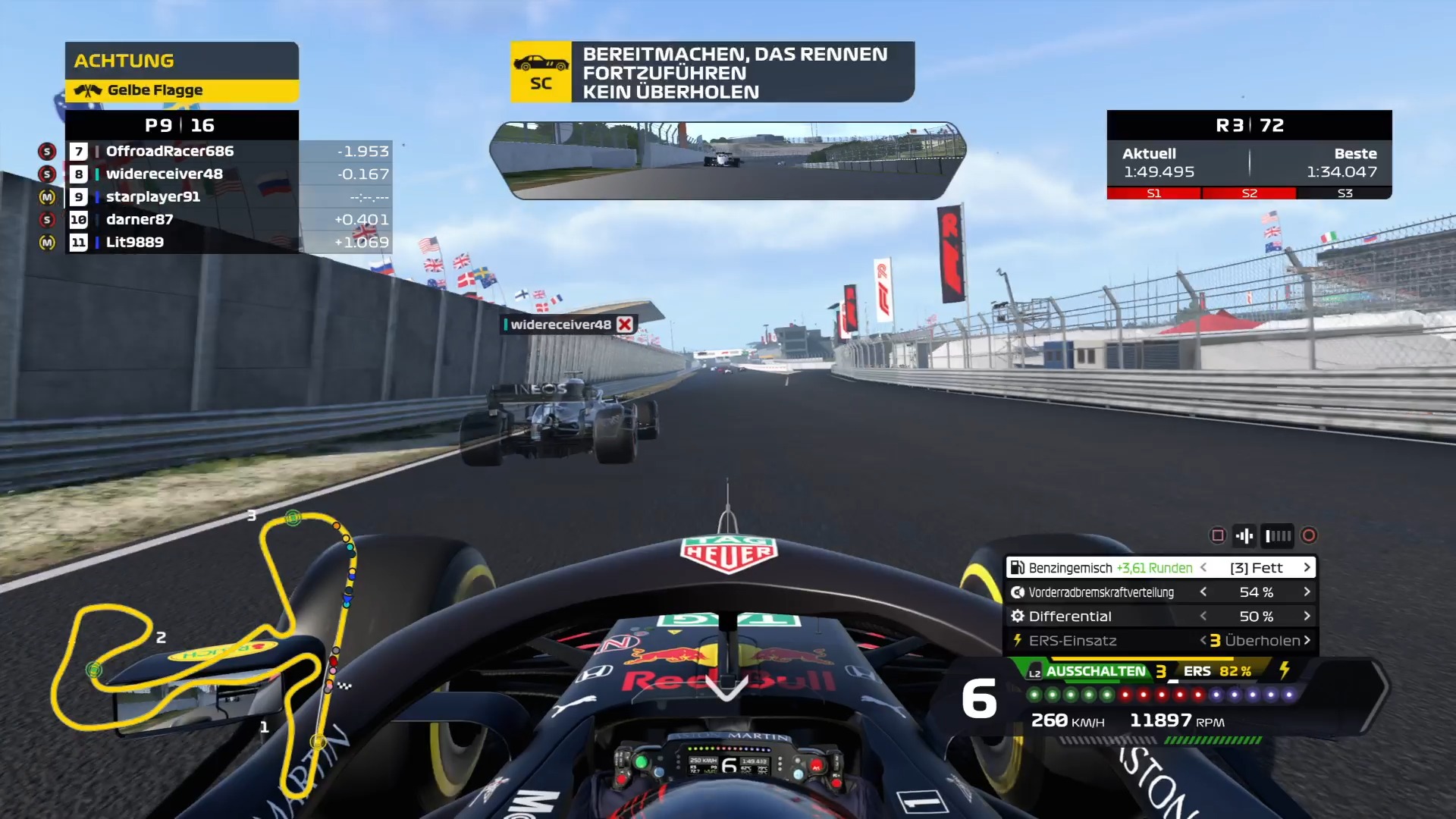Increase Vorderradbremskraftverteilung using its right arrow
This screenshot has height=819, width=1456.
1307,591
